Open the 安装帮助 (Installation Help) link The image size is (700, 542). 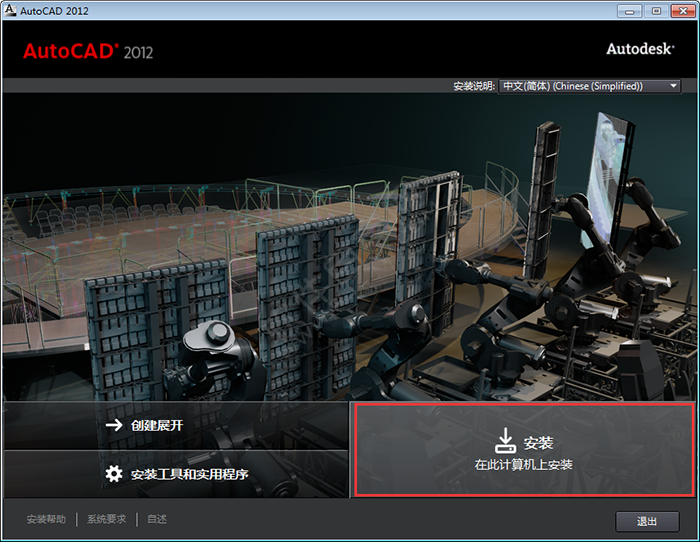click(46, 520)
